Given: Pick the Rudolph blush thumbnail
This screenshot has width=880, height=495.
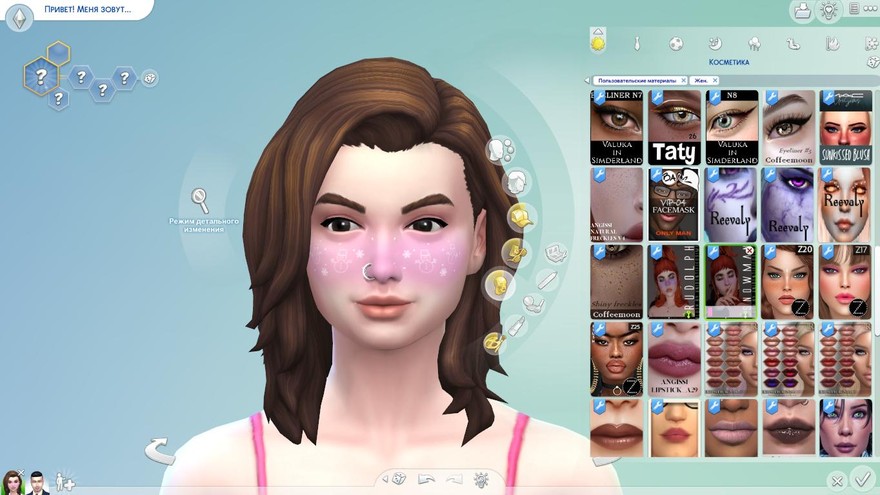Looking at the screenshot, I should [673, 282].
